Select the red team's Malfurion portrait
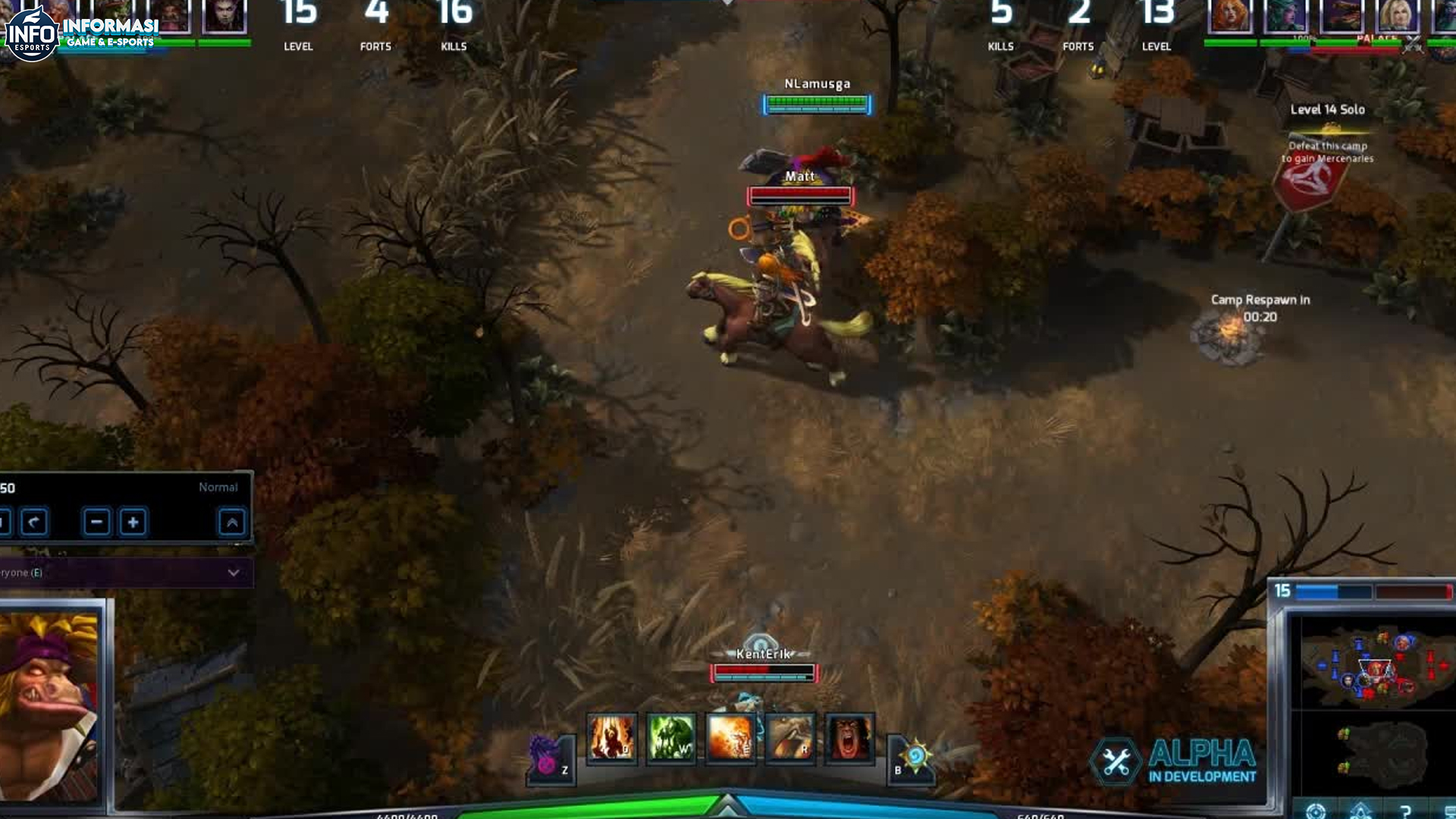Screen dimensions: 1456x819 click(x=1285, y=15)
